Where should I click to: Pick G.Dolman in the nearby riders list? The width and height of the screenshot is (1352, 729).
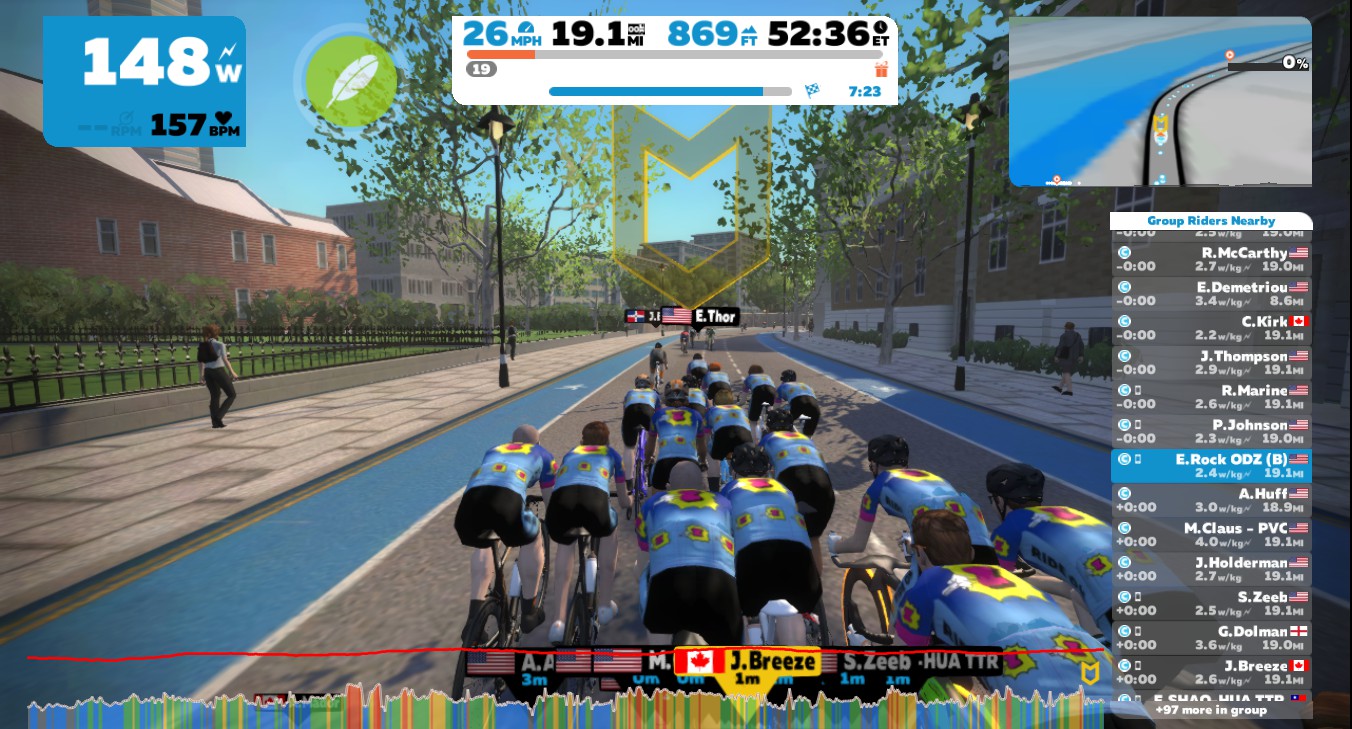pos(1211,638)
